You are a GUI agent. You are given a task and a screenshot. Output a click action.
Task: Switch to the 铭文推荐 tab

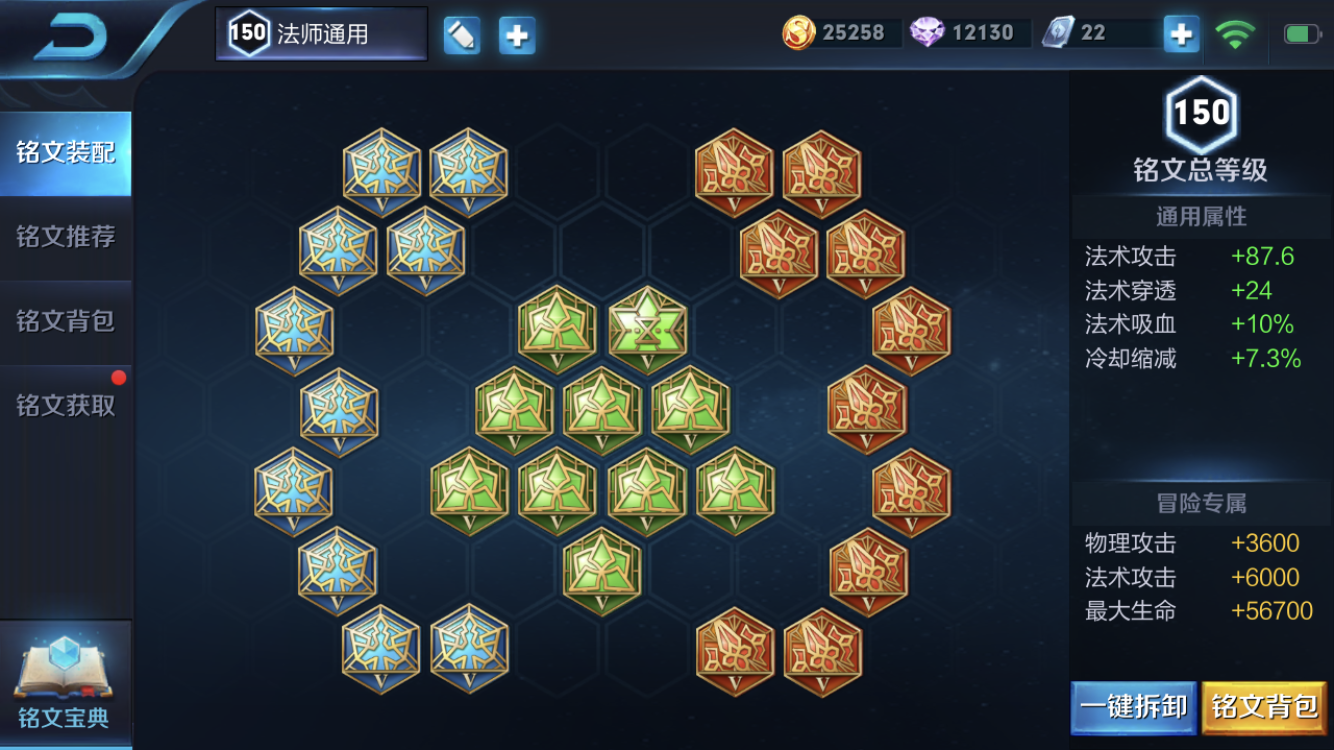click(x=65, y=237)
